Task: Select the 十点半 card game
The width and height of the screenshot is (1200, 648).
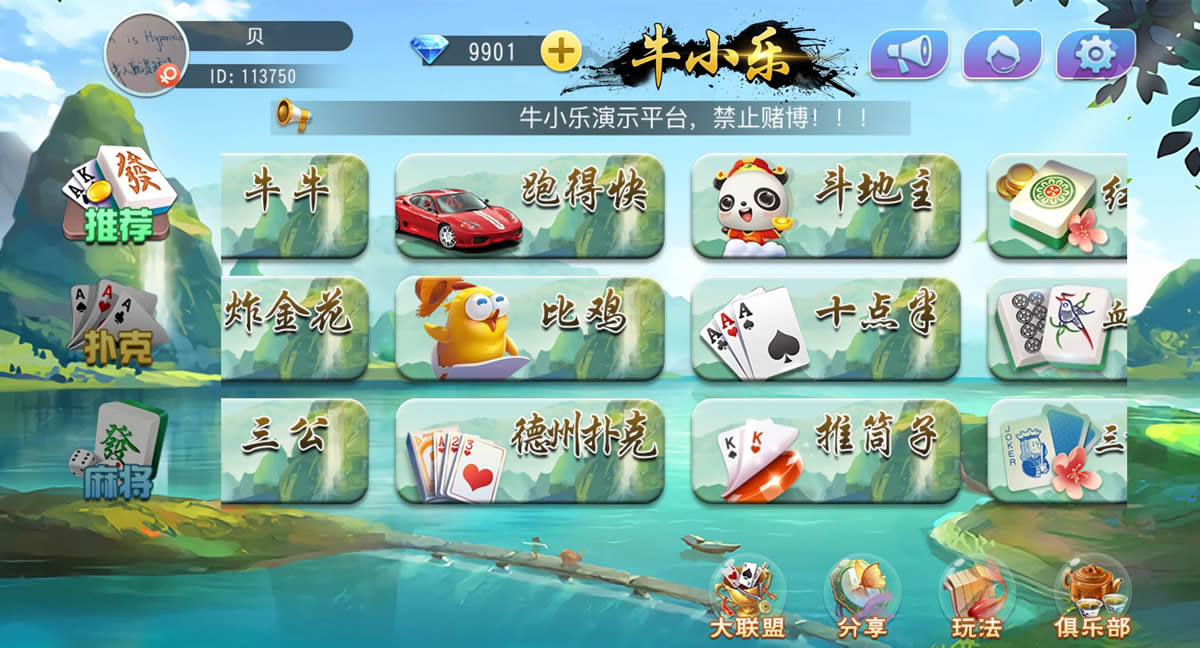Action: [826, 328]
